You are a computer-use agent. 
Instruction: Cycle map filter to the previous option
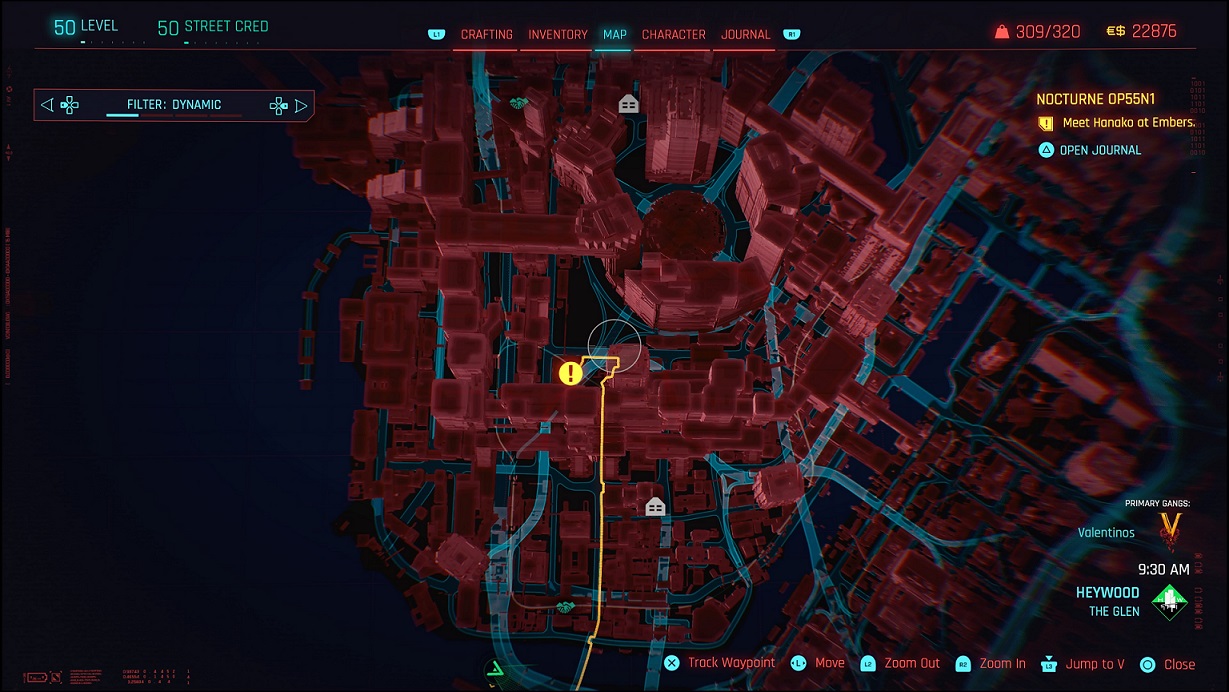coord(48,105)
